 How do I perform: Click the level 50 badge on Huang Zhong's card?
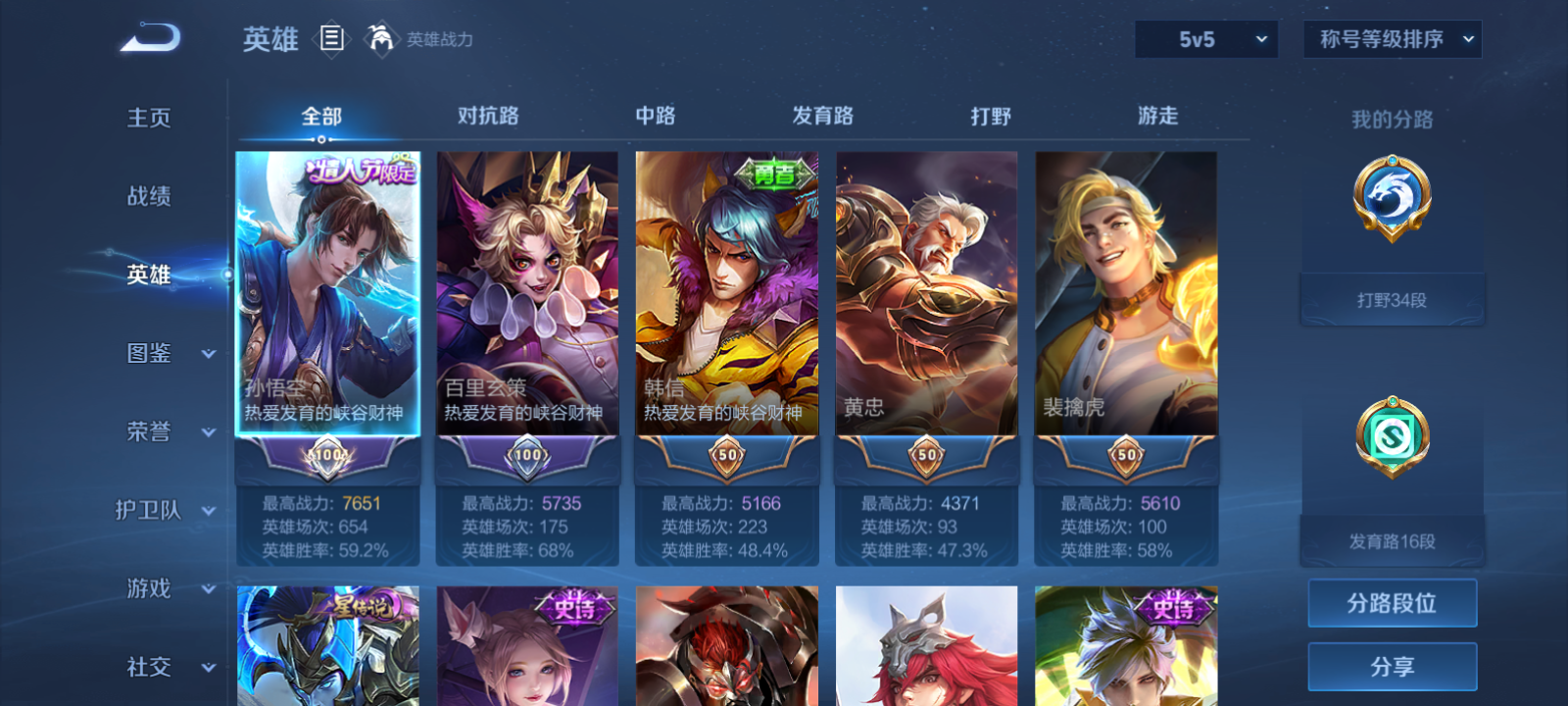pyautogui.click(x=926, y=455)
